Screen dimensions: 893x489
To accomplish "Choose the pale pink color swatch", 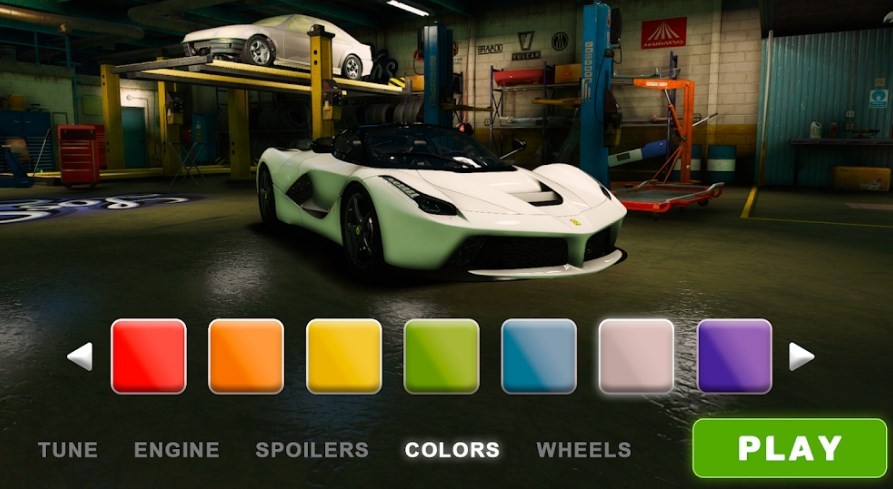I will pyautogui.click(x=636, y=356).
